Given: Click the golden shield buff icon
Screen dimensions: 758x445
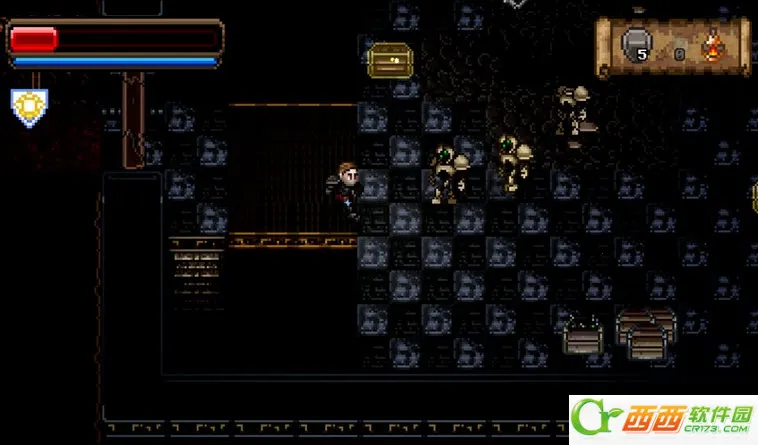Looking at the screenshot, I should [x=29, y=106].
